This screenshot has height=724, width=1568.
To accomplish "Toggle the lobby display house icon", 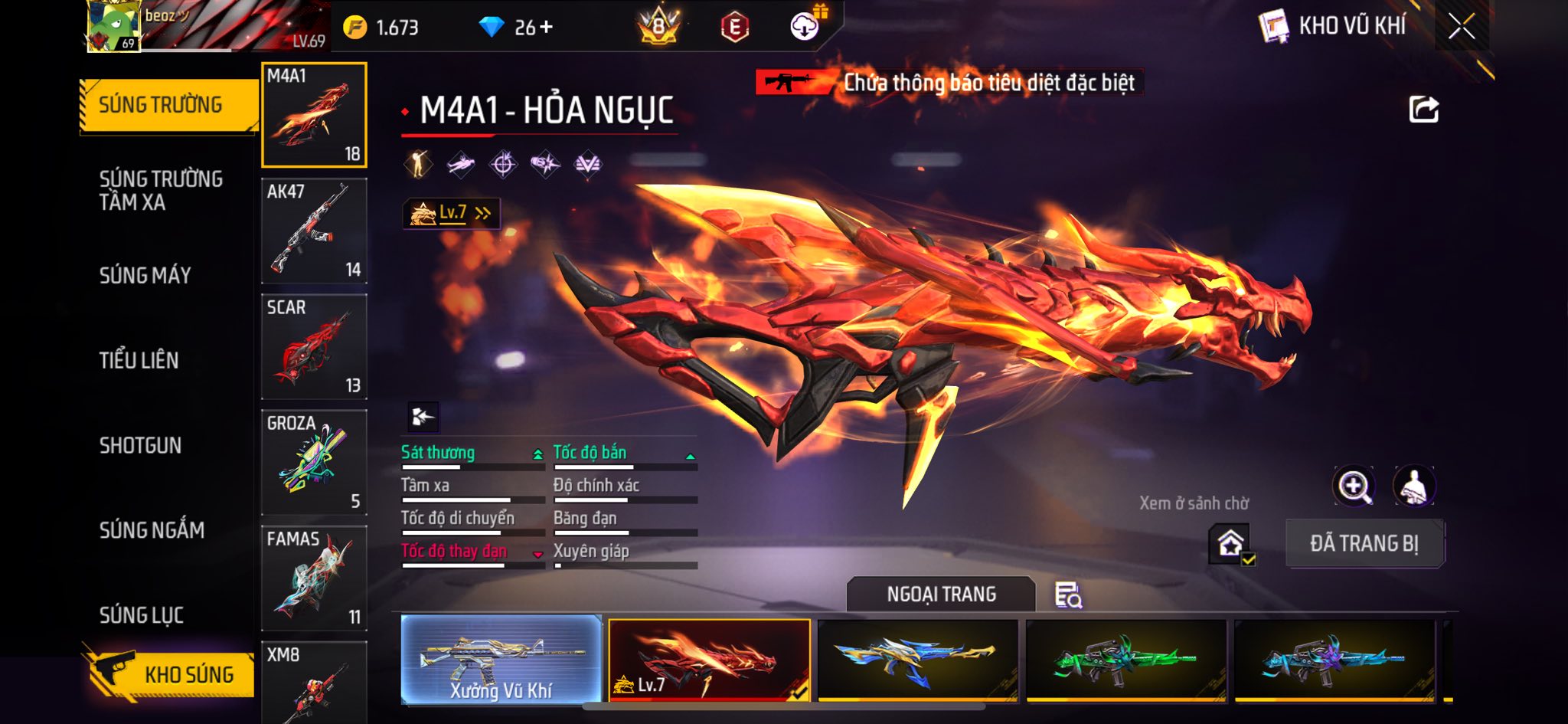I will coord(1230,544).
